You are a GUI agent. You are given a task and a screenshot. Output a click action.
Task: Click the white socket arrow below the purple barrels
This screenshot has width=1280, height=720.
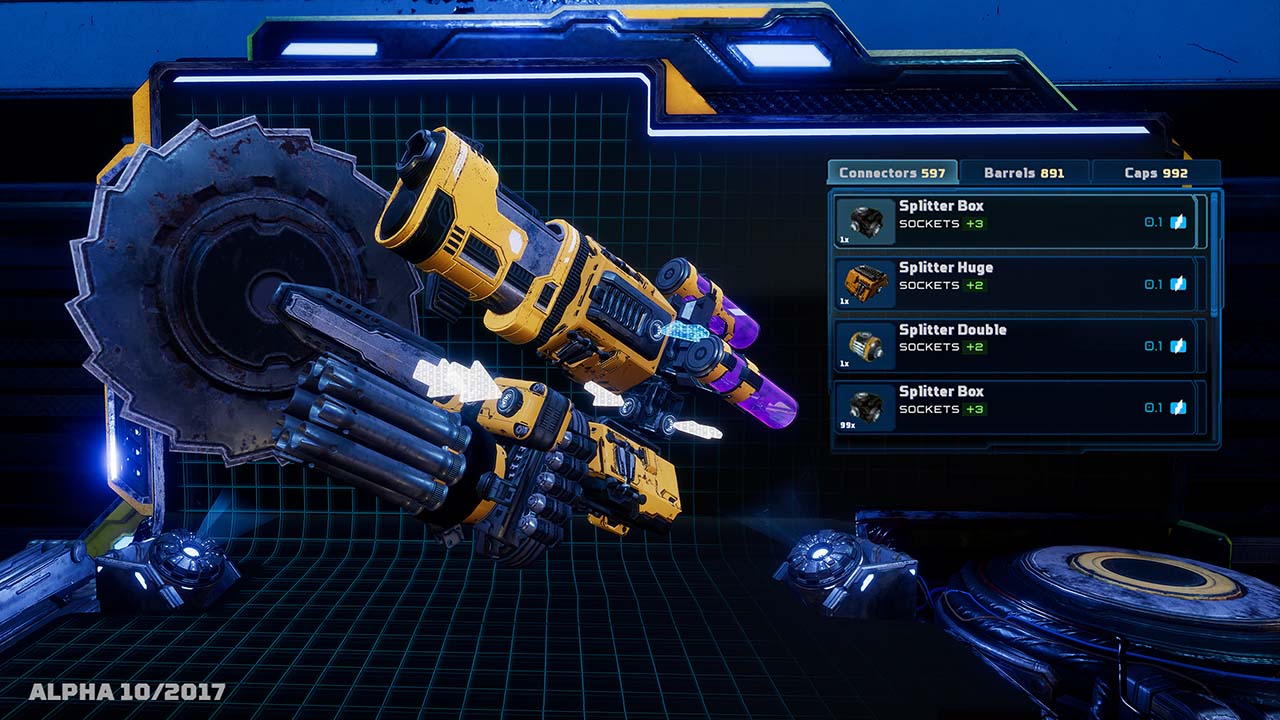[605, 395]
